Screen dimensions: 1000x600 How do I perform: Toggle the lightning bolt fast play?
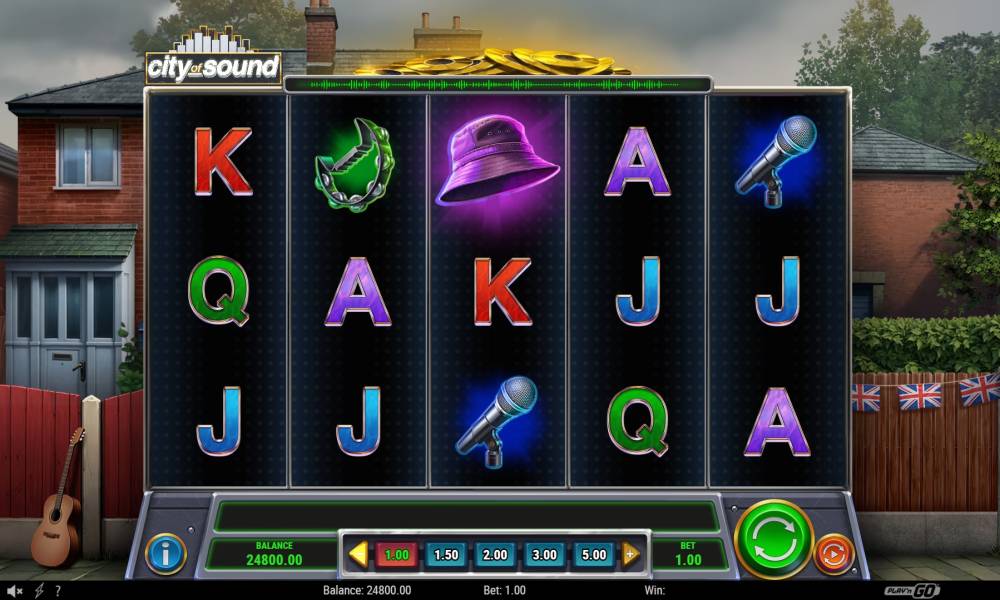(x=37, y=591)
